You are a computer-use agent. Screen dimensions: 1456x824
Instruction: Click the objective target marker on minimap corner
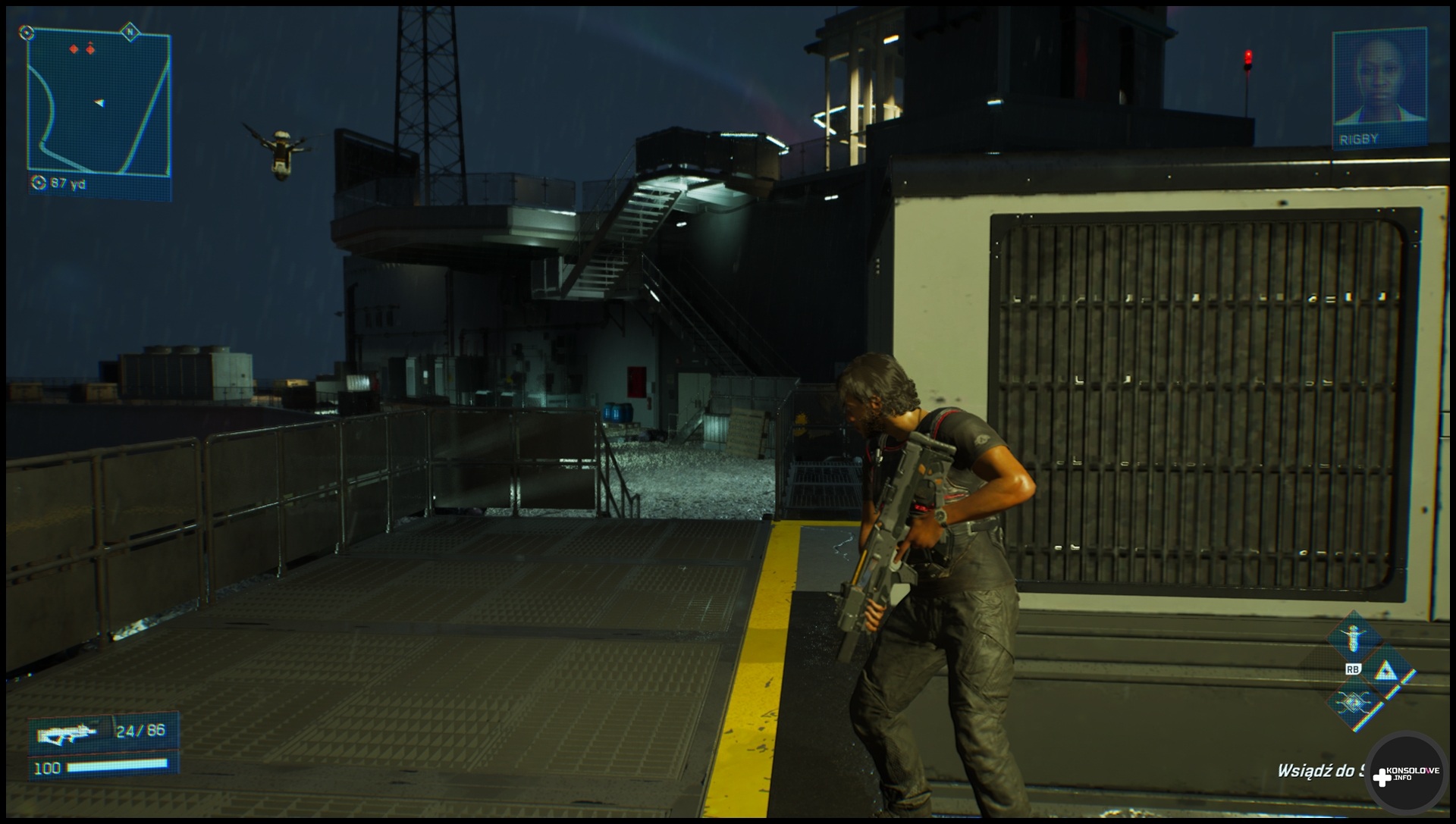(x=27, y=33)
